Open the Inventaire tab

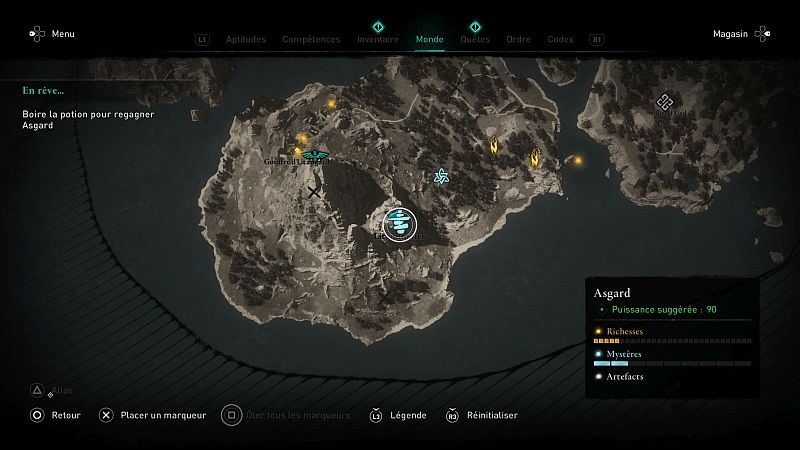[378, 40]
